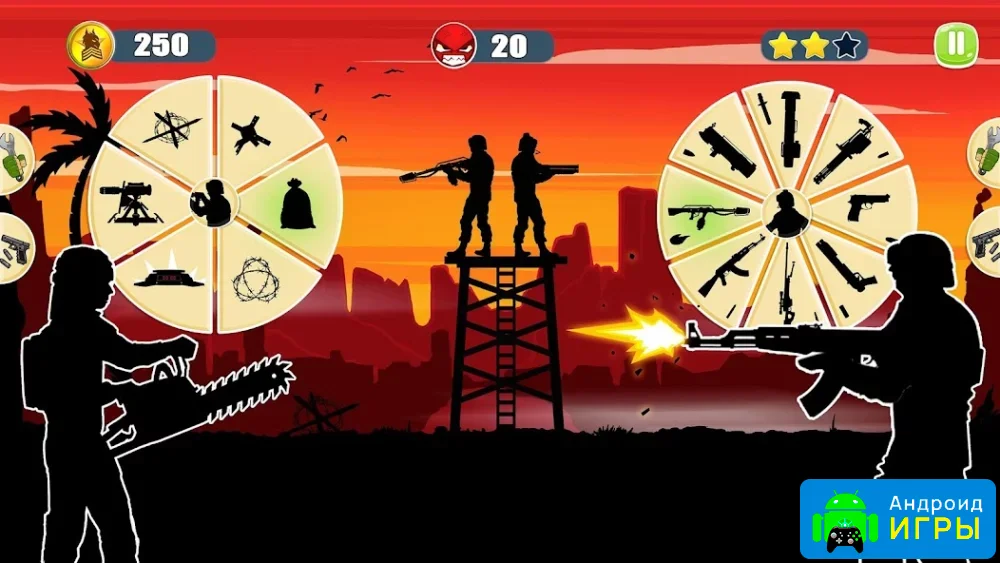Pick the barbed wire coil trap

point(254,282)
